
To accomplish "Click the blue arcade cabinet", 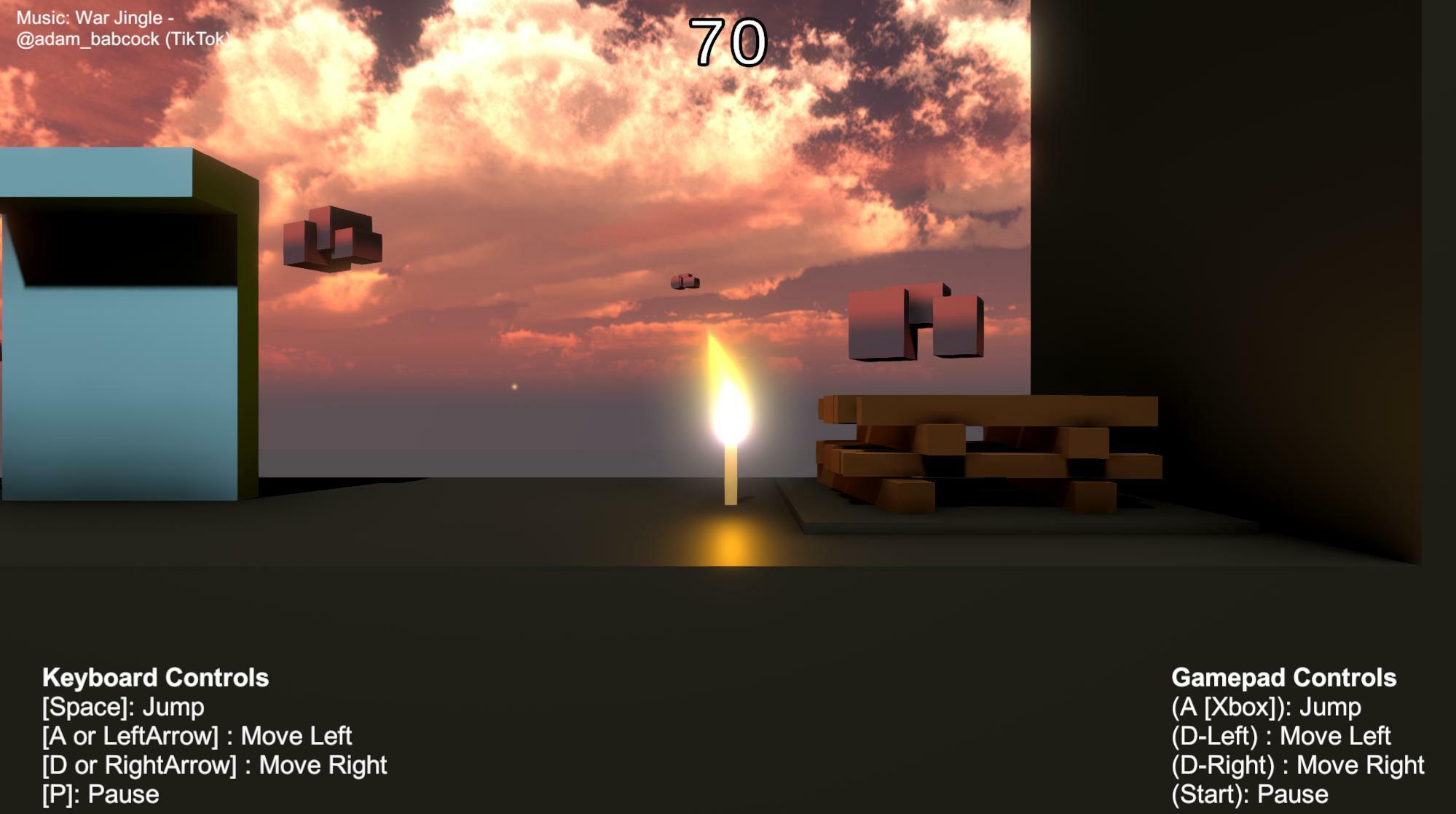I will point(117,328).
